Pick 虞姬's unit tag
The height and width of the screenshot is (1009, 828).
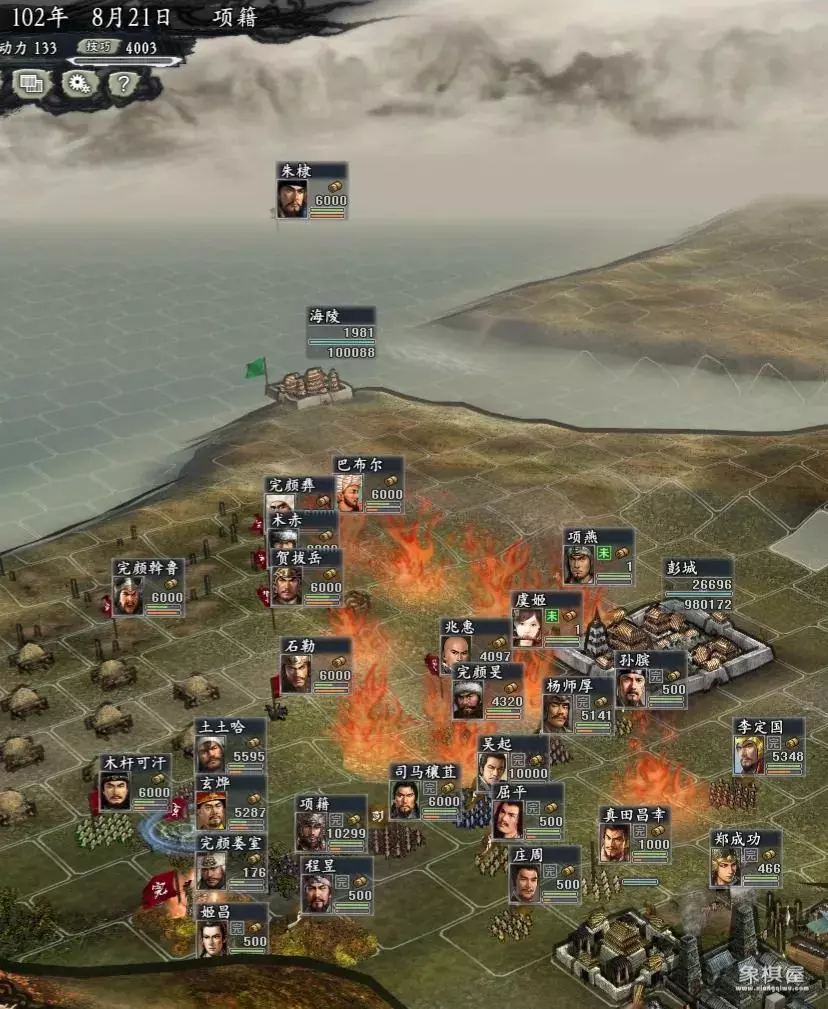(546, 619)
